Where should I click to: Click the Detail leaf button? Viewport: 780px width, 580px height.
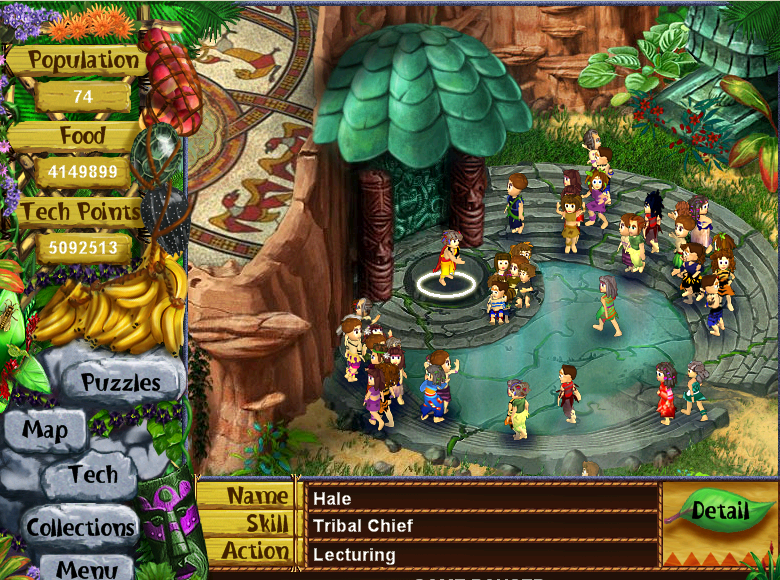tap(720, 511)
